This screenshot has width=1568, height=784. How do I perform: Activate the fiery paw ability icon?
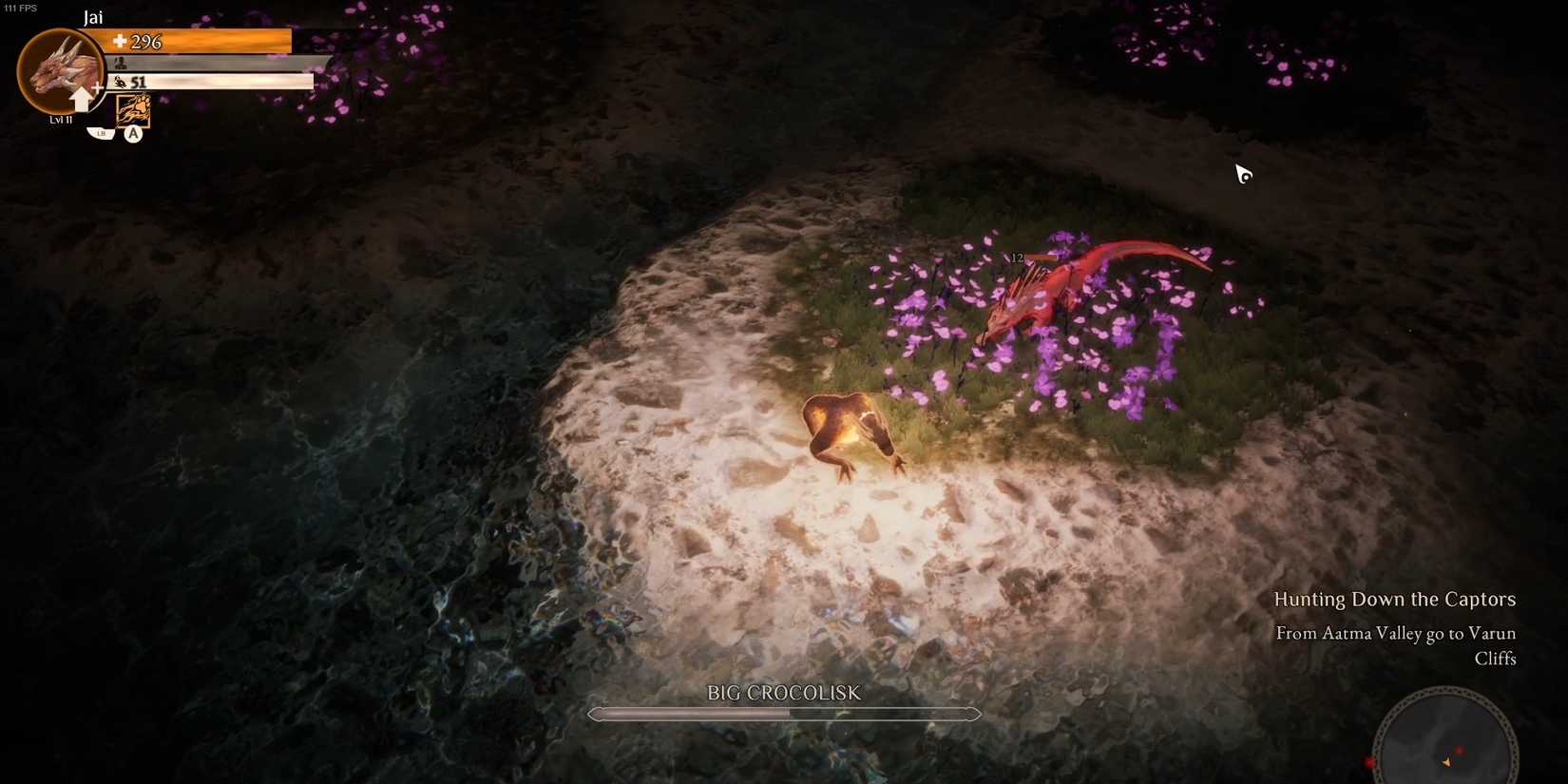click(133, 110)
